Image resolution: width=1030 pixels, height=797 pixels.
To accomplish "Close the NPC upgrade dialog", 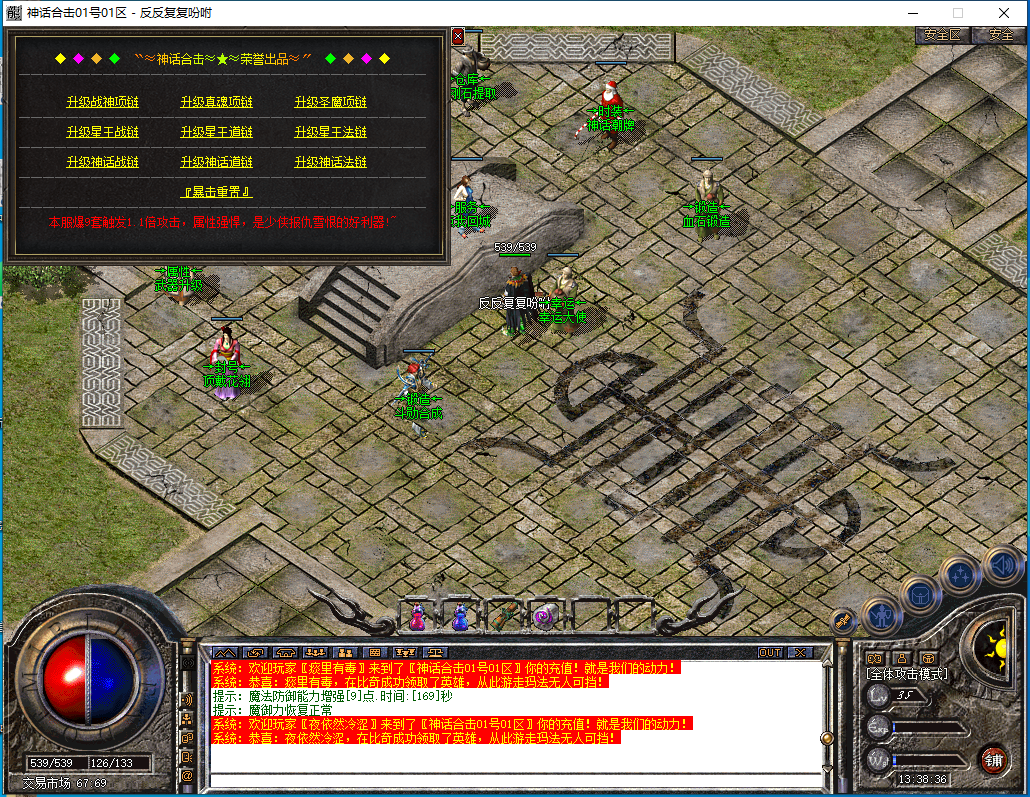I will click(x=458, y=36).
